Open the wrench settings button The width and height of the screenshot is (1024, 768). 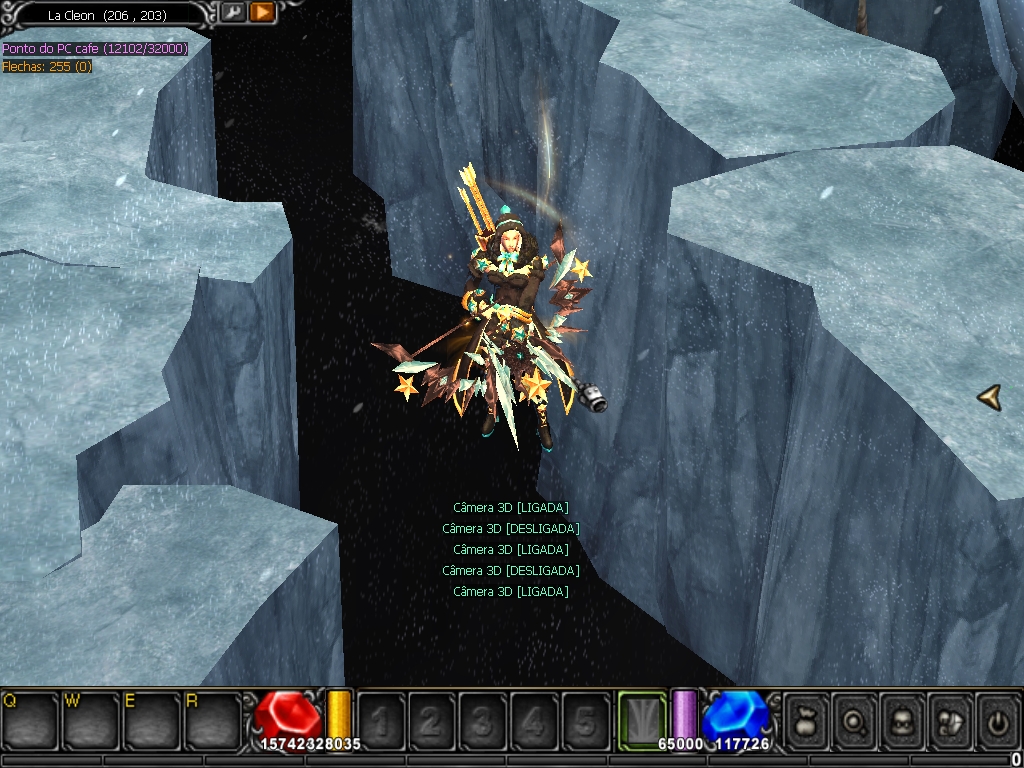tap(232, 12)
